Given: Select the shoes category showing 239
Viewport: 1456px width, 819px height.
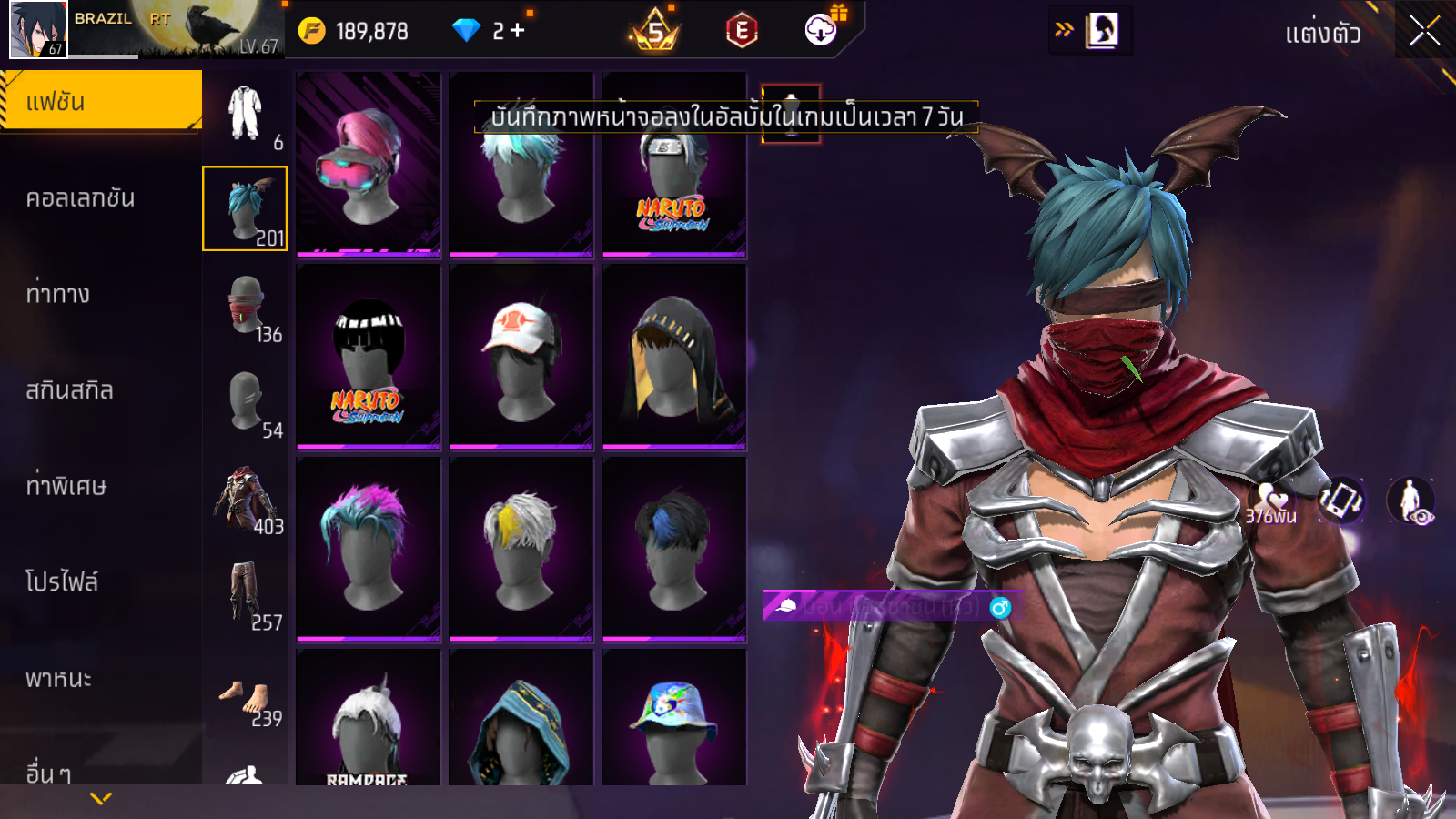Looking at the screenshot, I should click(246, 699).
